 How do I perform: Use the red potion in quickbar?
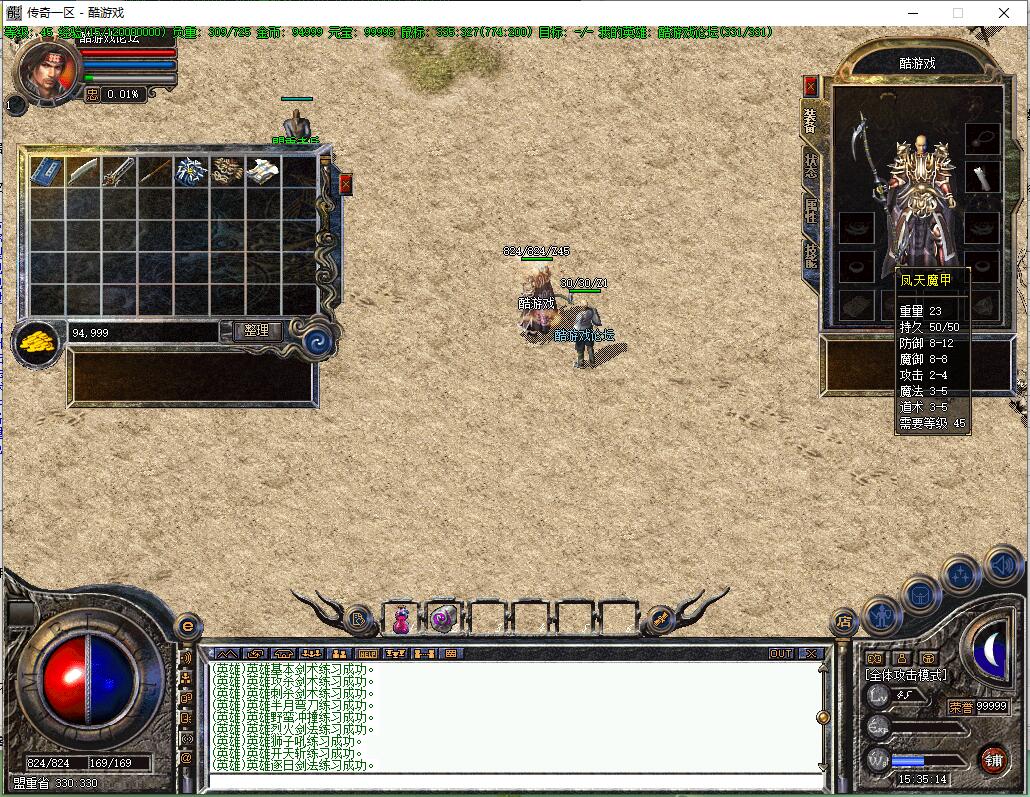pos(401,620)
